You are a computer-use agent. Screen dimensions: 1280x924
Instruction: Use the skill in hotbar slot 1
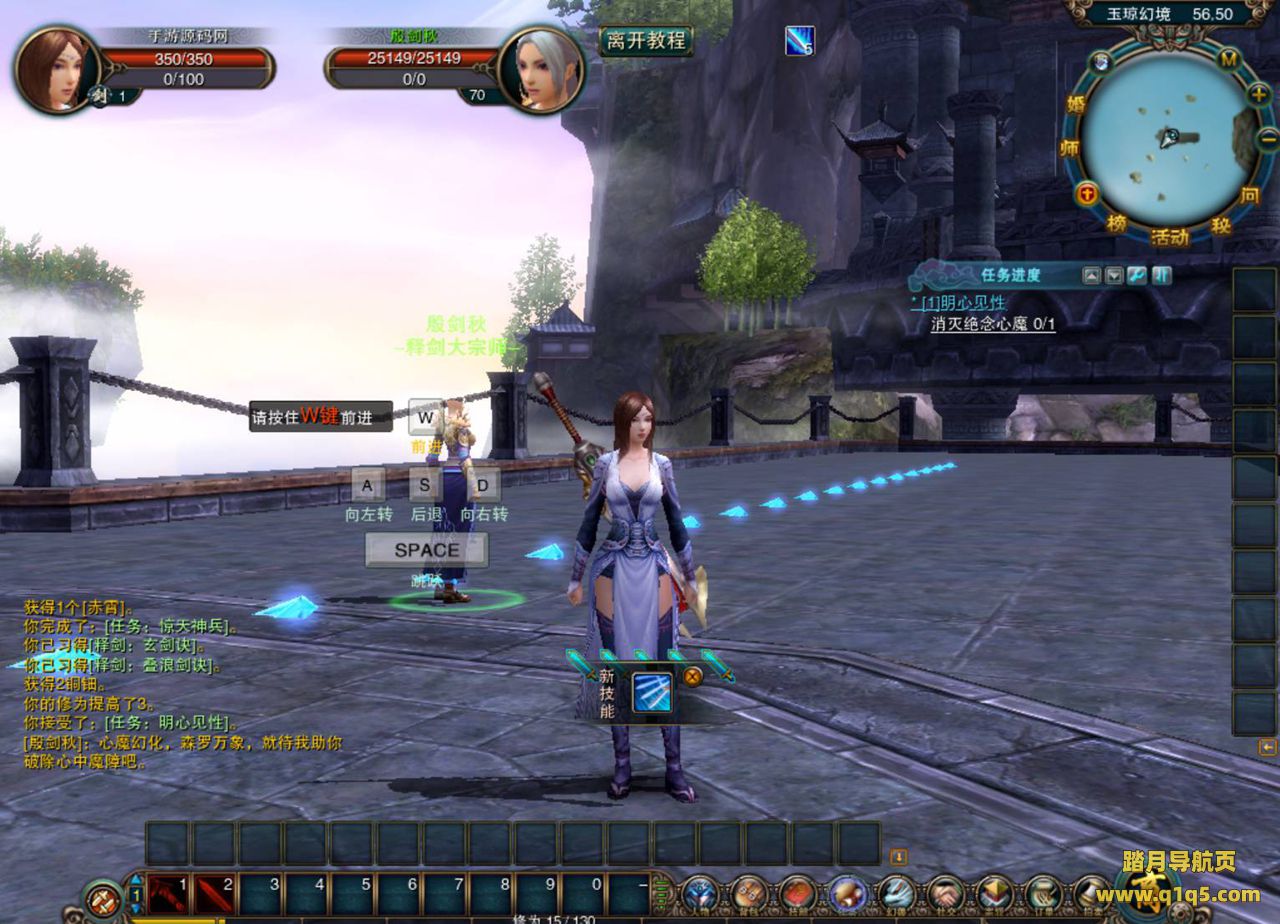[168, 893]
